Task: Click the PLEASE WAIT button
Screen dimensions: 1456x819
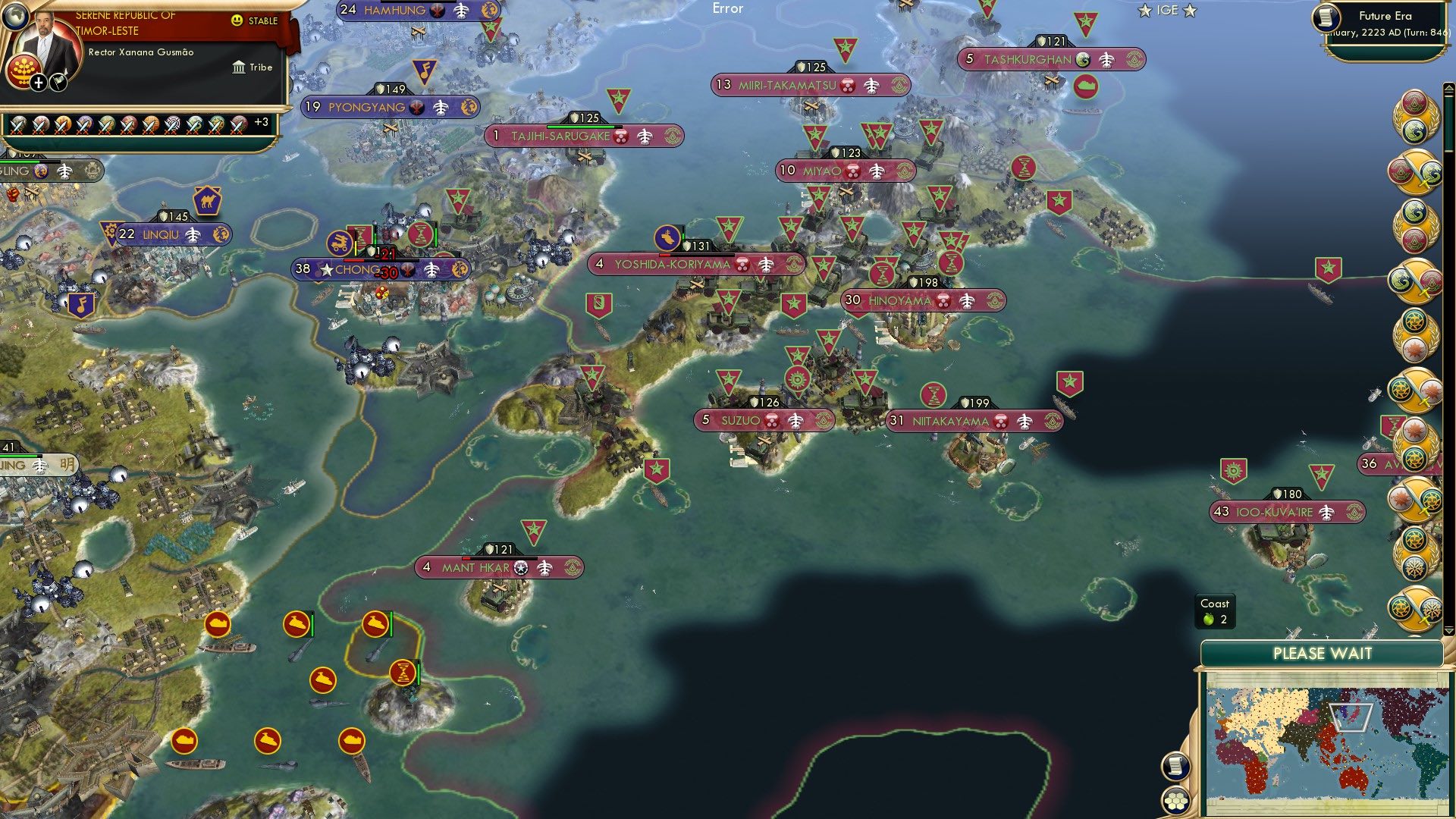Action: pos(1323,652)
